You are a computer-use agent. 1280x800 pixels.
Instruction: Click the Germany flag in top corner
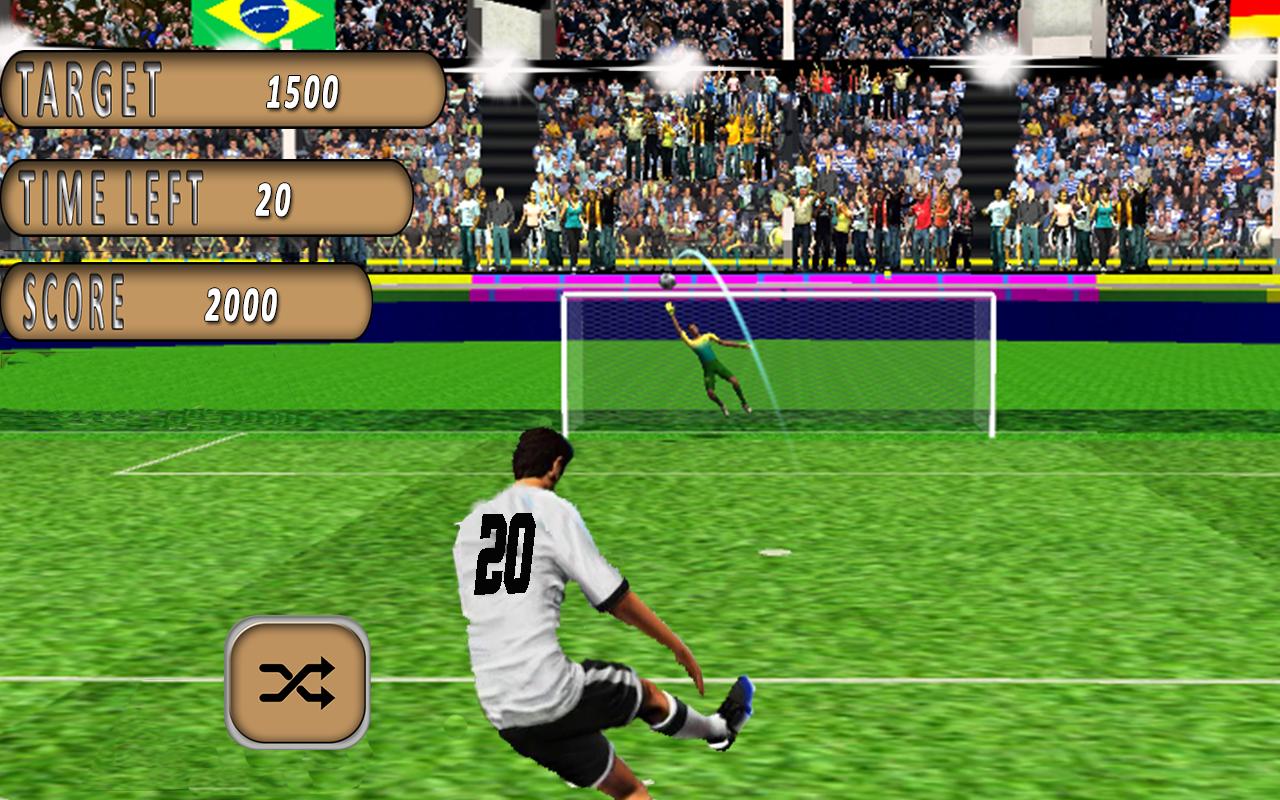1253,20
